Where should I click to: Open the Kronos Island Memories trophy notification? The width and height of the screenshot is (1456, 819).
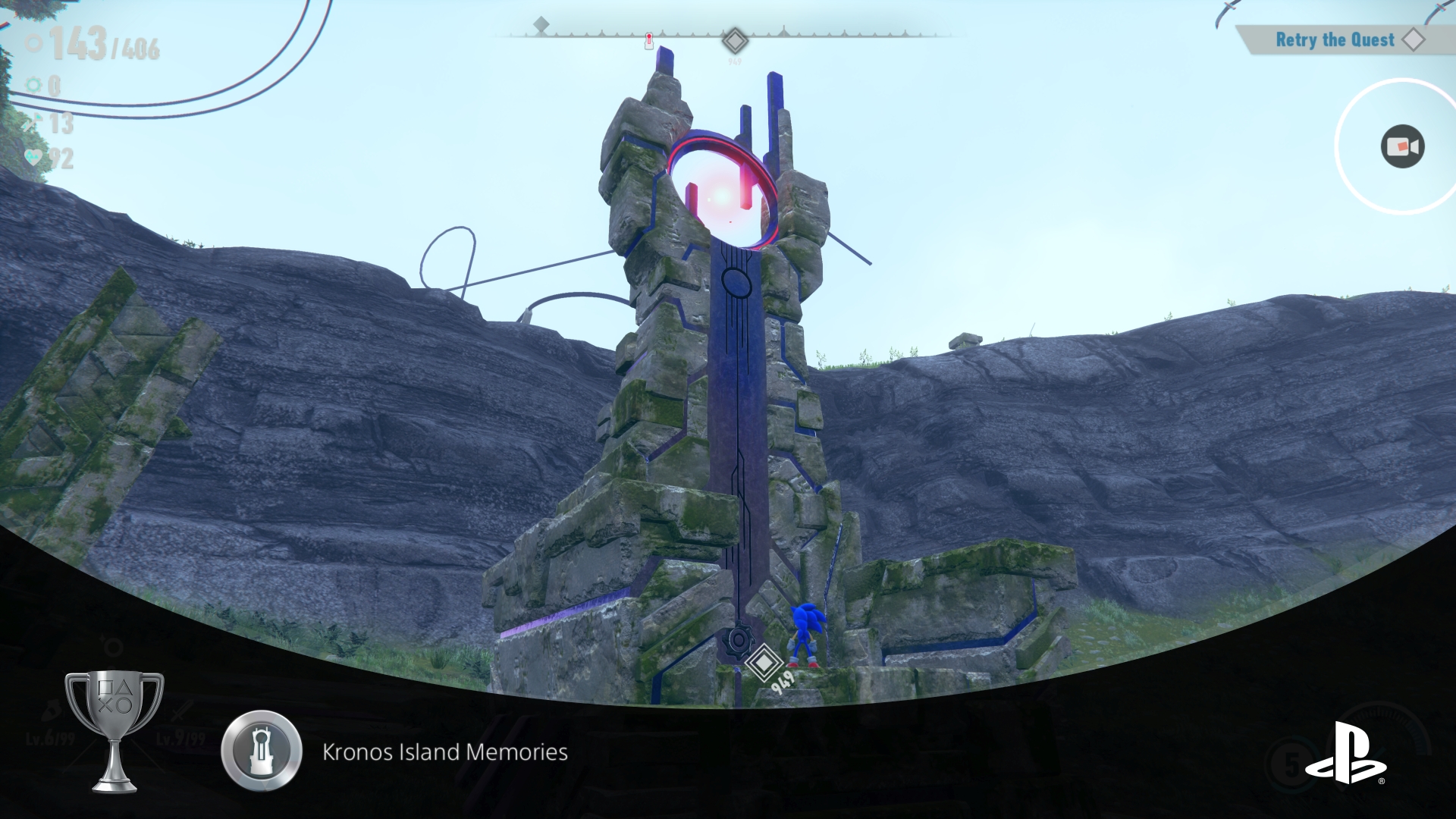coord(444,752)
